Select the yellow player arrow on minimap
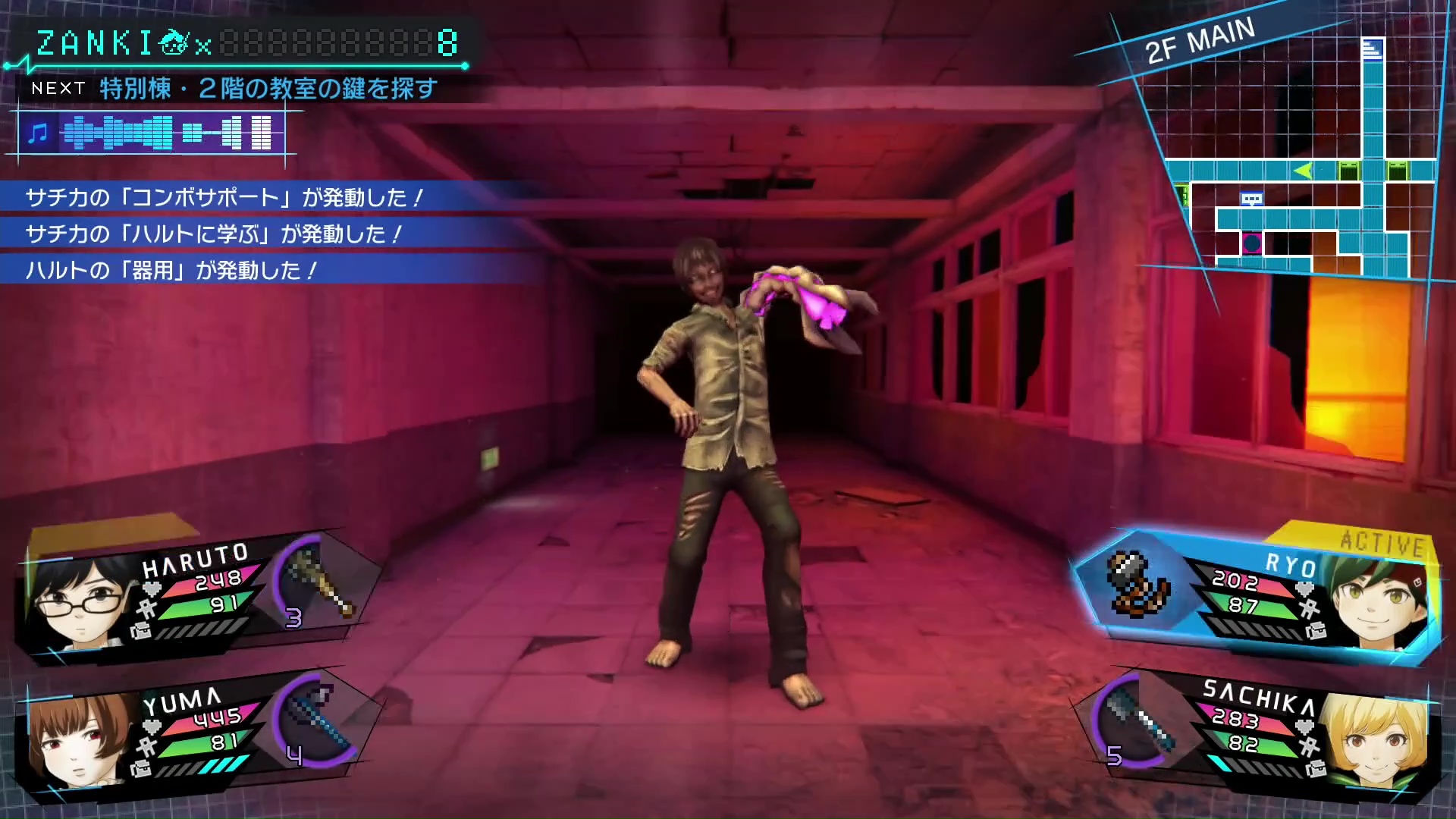This screenshot has width=1456, height=819. pyautogui.click(x=1303, y=171)
